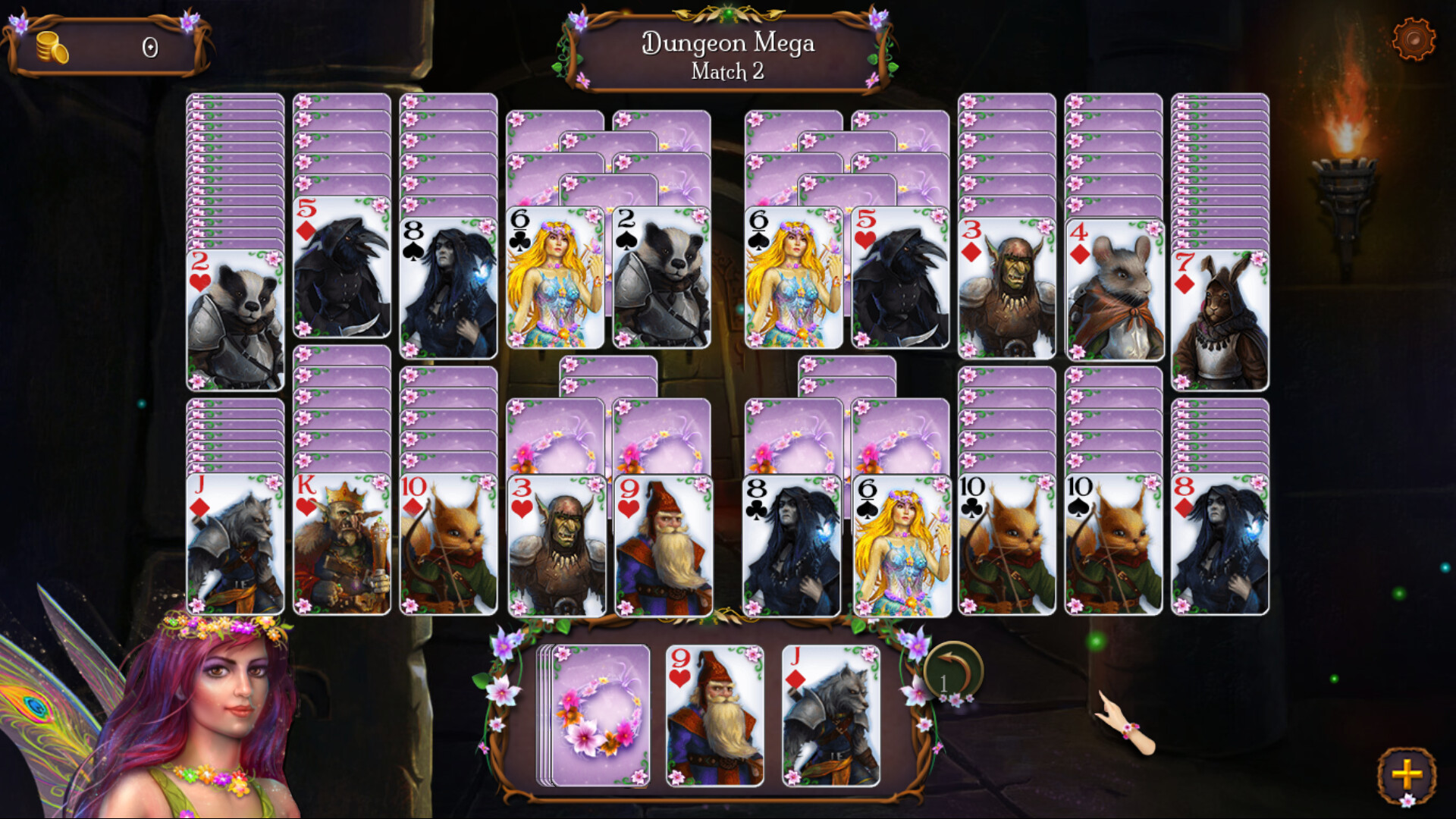1456x819 pixels.
Task: Click the gold coins icon on the score panel
Action: (51, 48)
